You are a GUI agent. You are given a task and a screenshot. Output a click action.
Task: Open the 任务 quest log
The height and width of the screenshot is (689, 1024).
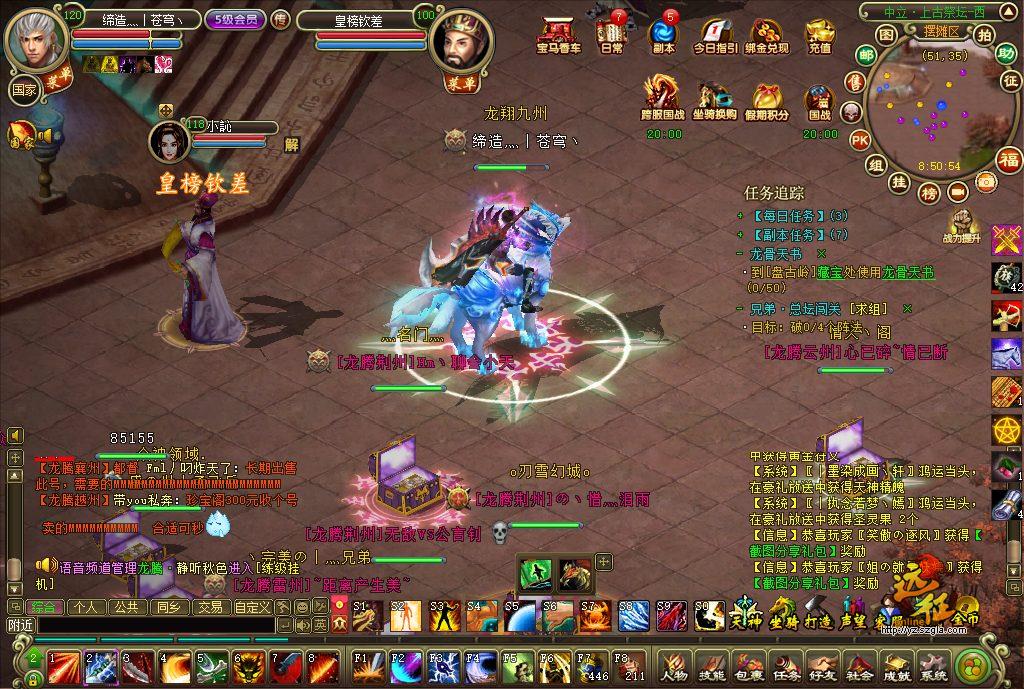tap(785, 667)
